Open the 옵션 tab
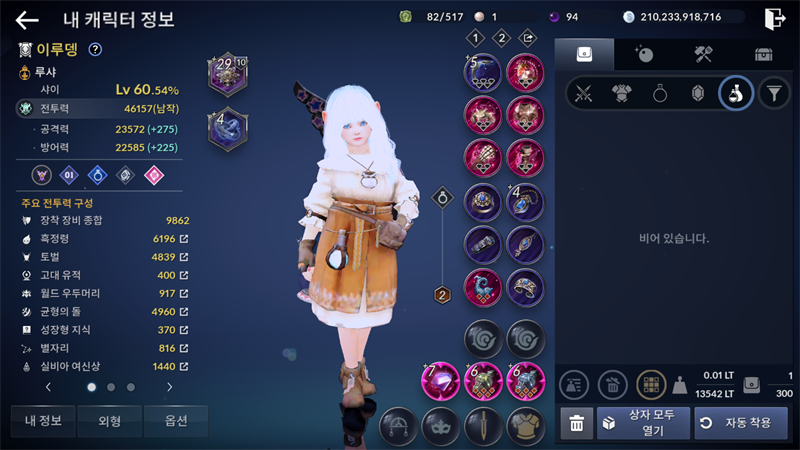 [176, 421]
